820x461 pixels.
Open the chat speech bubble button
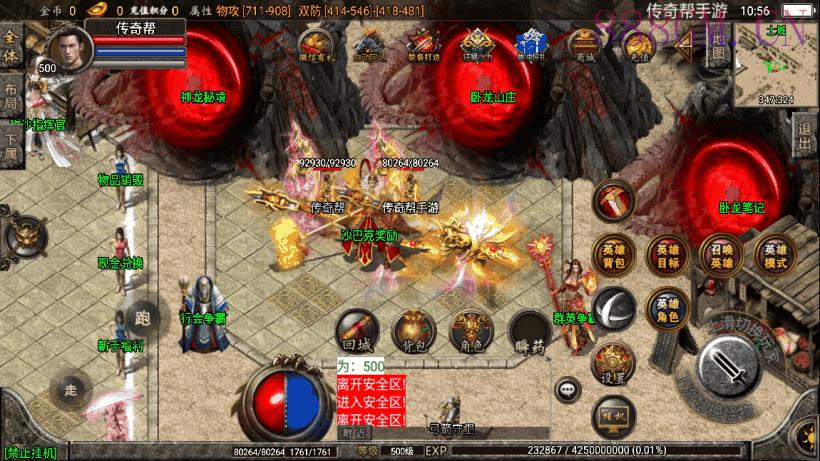click(568, 389)
